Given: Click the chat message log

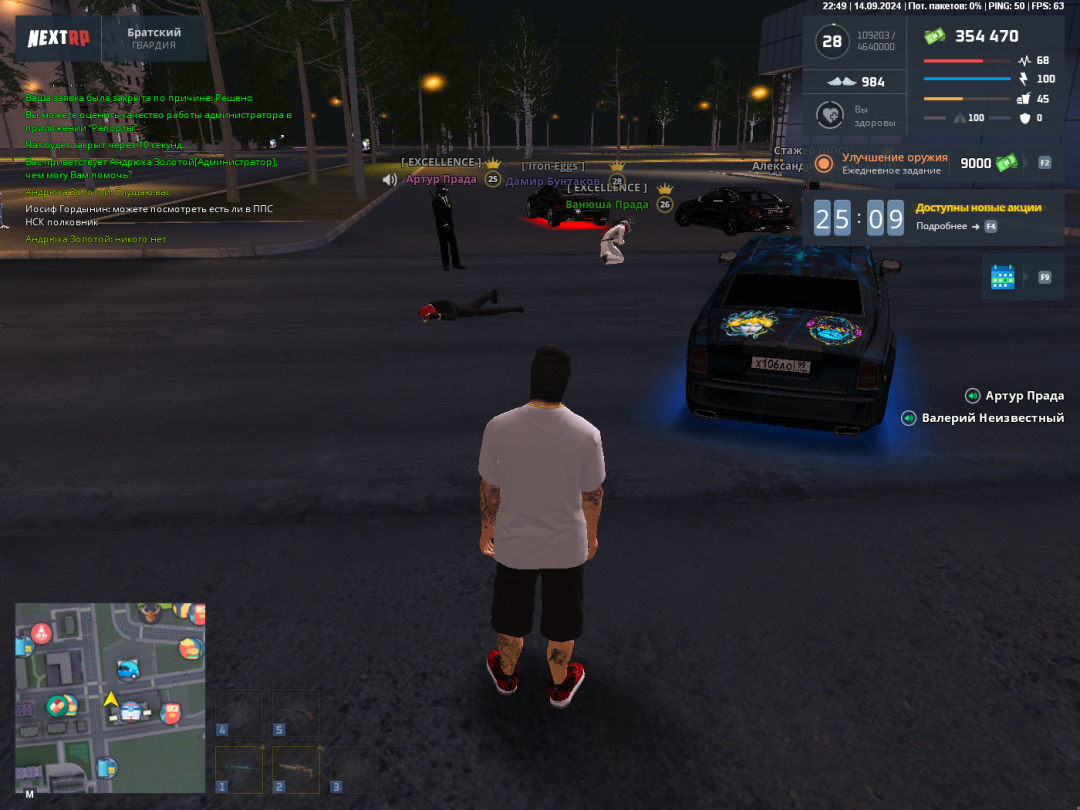Looking at the screenshot, I should click(x=150, y=168).
